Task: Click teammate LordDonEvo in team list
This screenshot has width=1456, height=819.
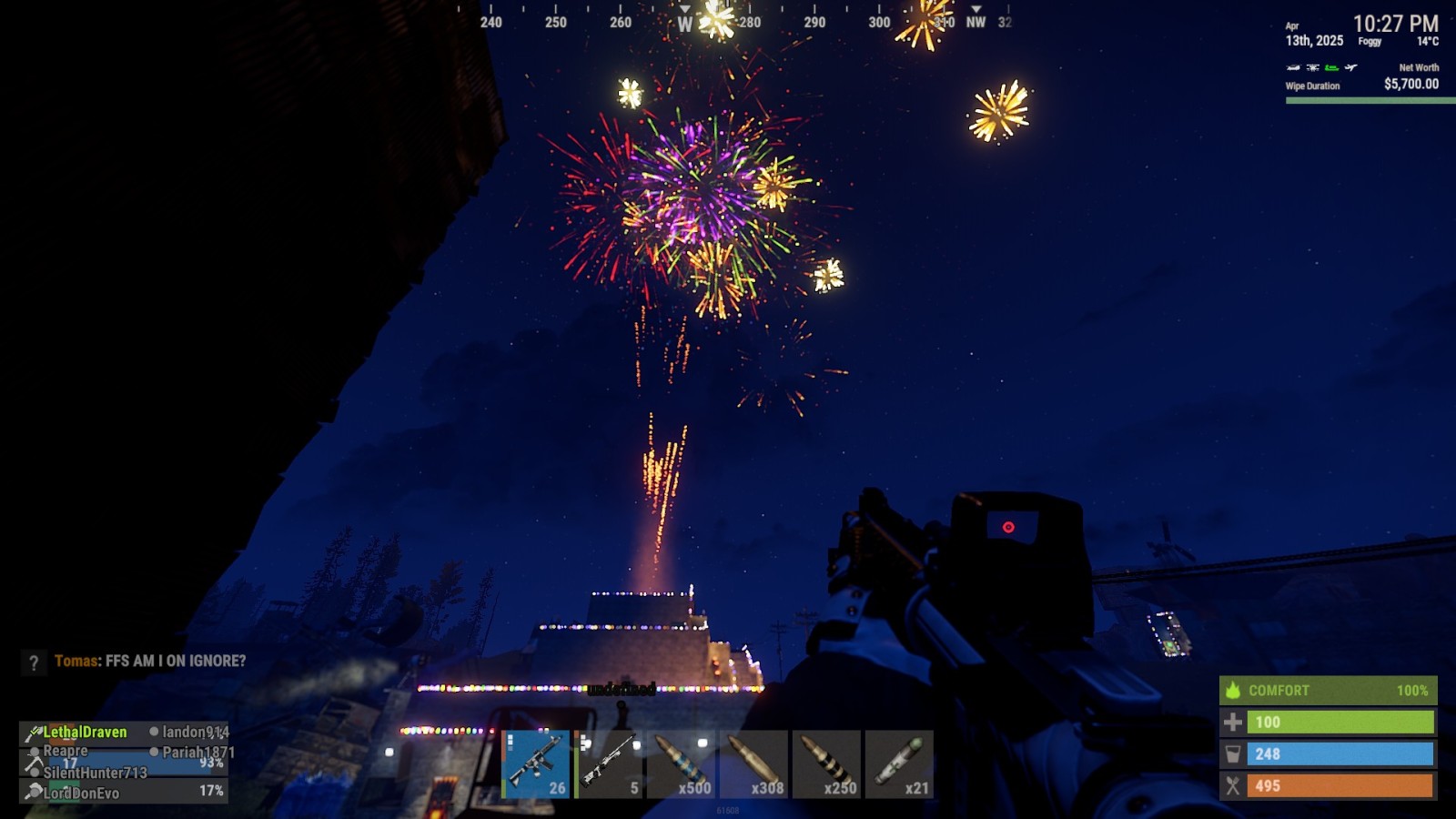Action: point(81,793)
